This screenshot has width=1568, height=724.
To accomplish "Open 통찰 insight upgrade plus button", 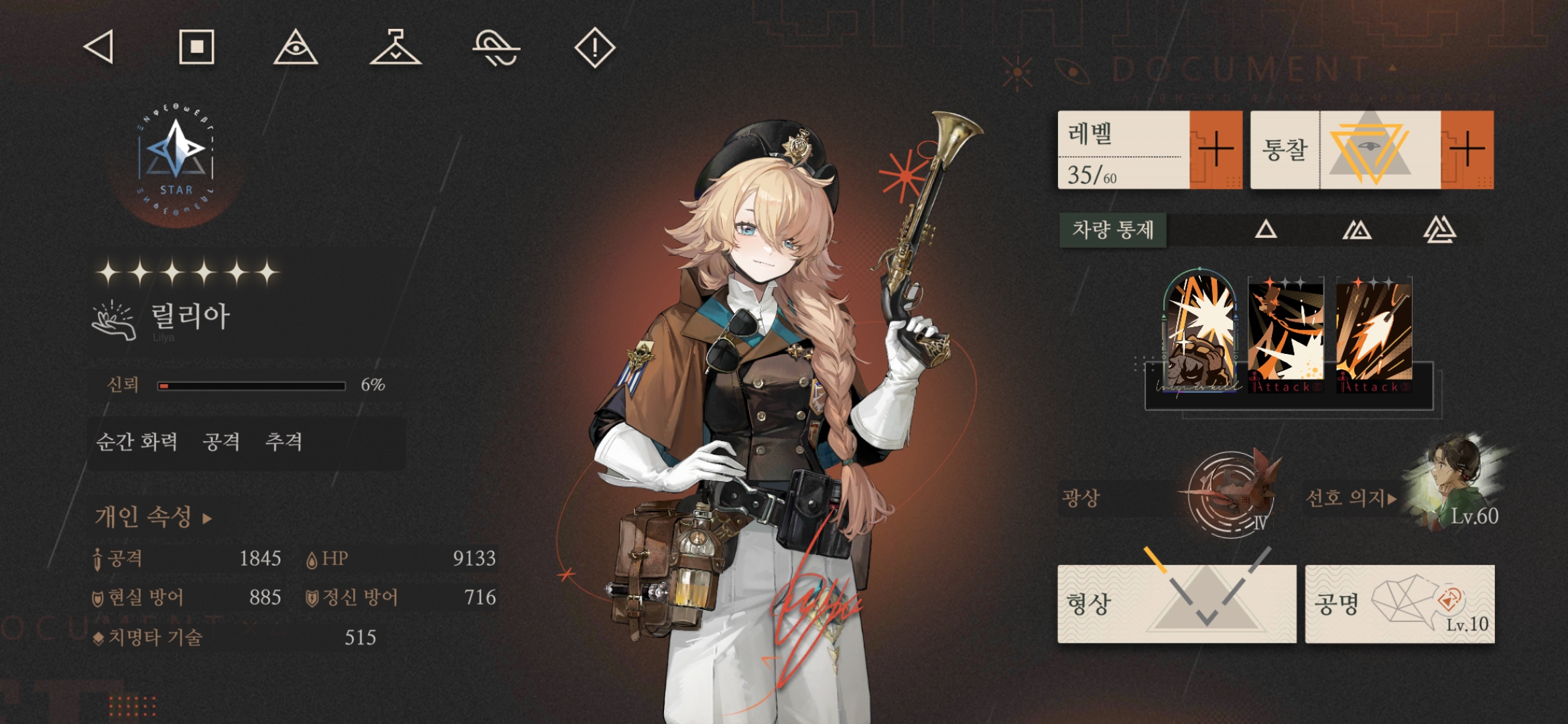I will 1467,149.
